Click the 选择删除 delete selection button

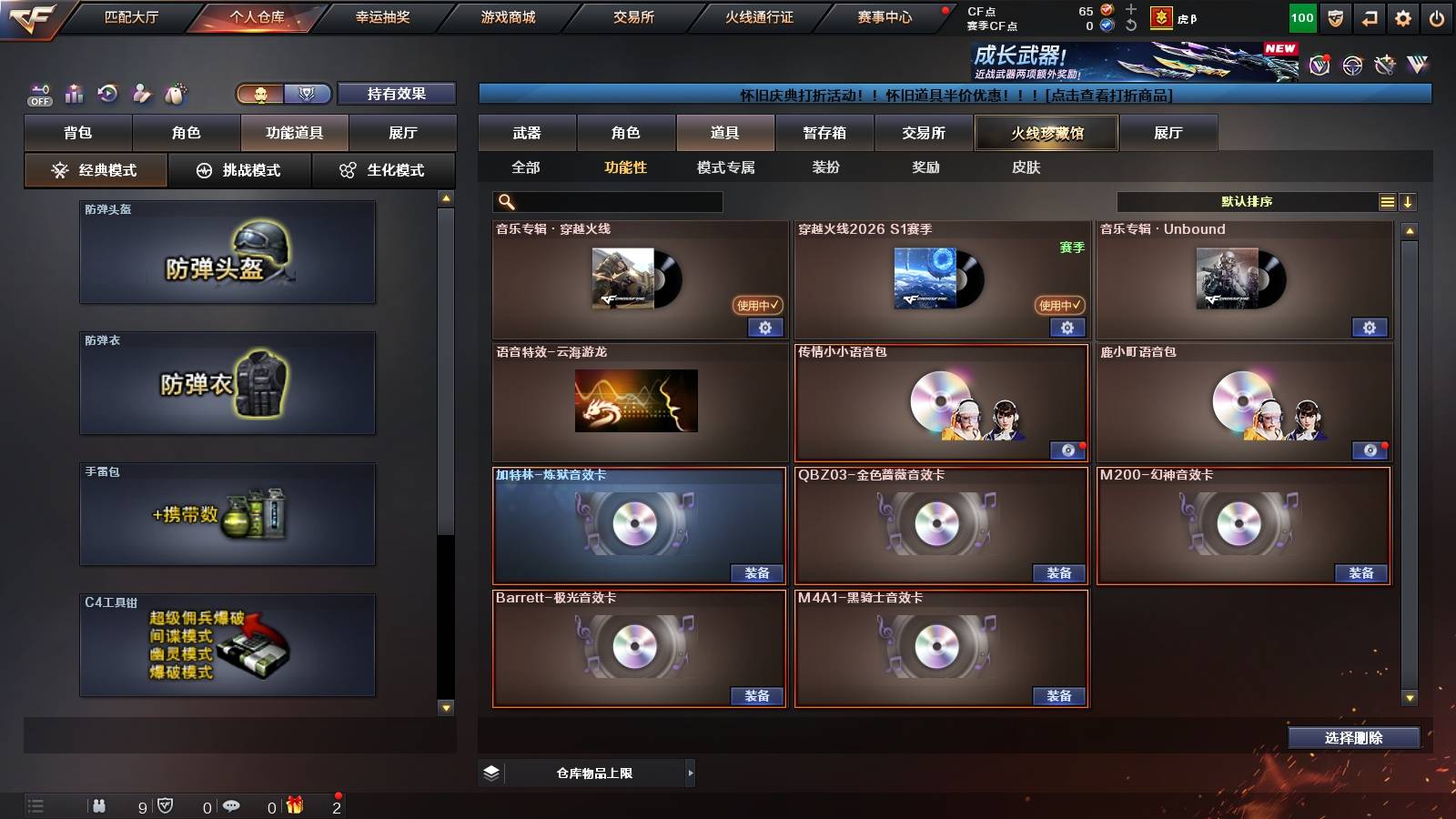[1354, 737]
